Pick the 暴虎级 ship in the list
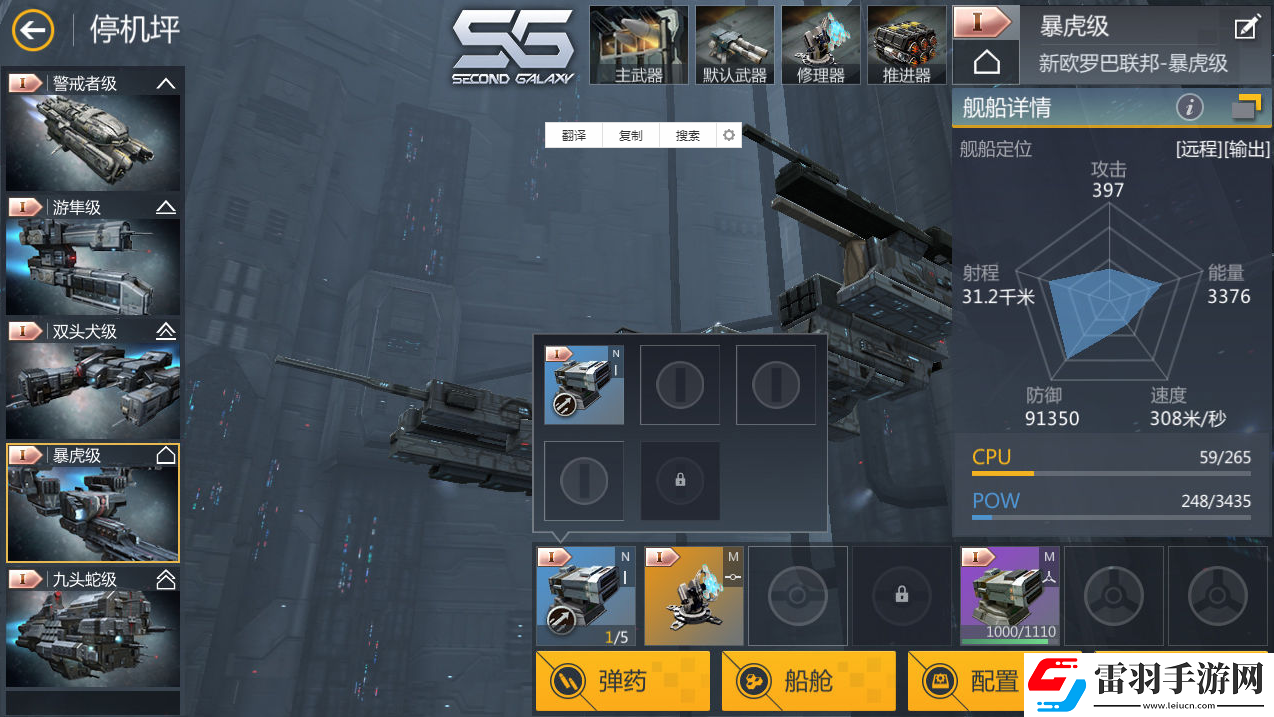Image resolution: width=1274 pixels, height=717 pixels. tap(93, 503)
